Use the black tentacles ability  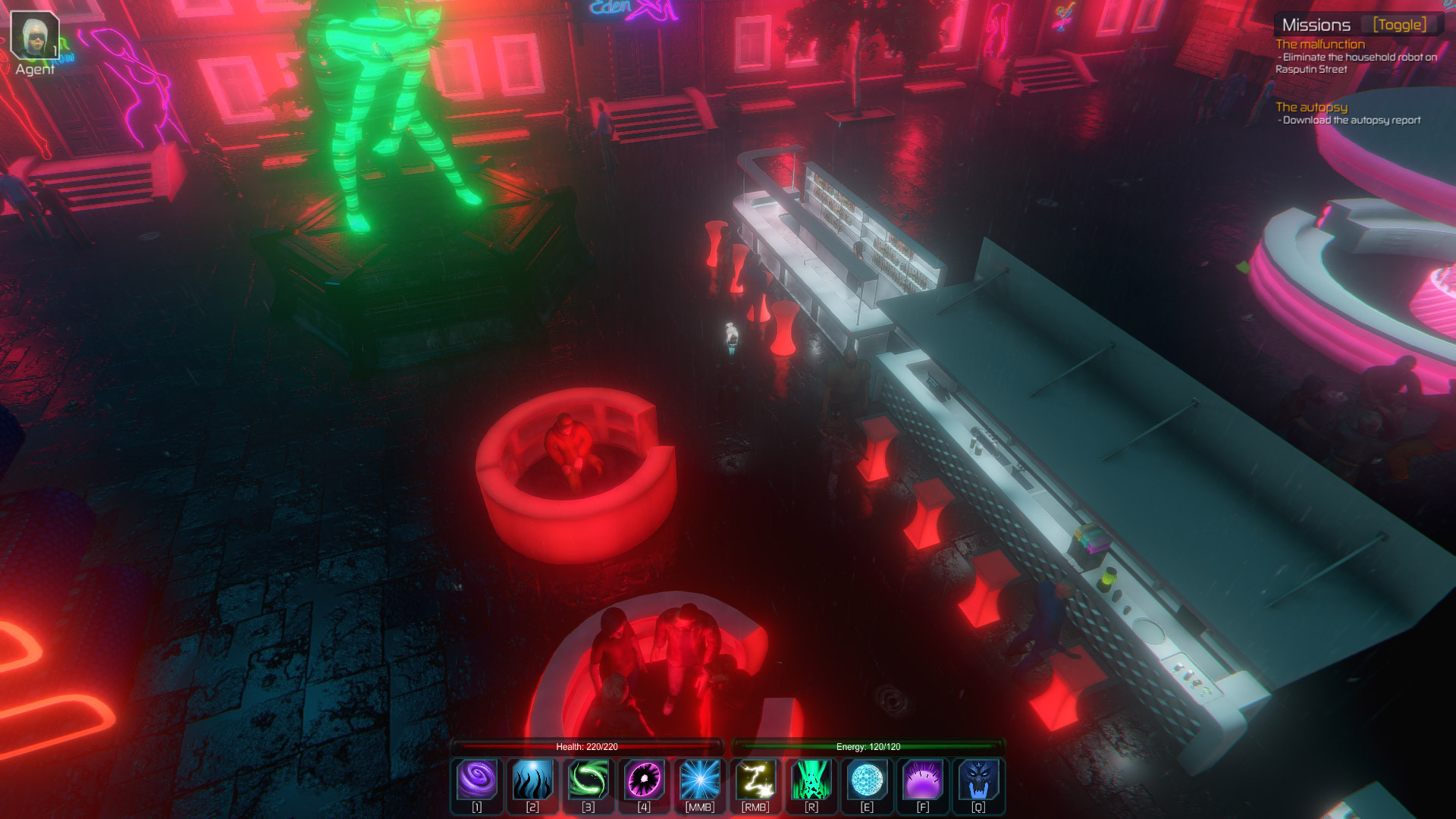point(532,780)
